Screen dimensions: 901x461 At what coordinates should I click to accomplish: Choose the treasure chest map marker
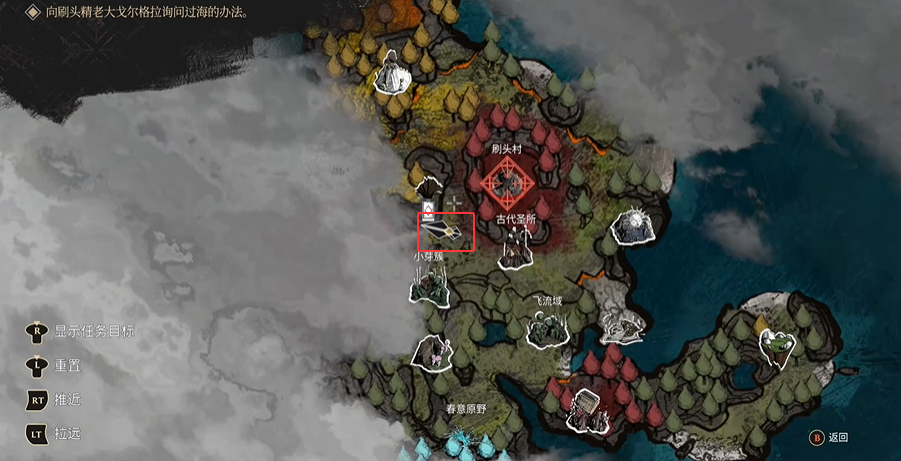(x=585, y=409)
